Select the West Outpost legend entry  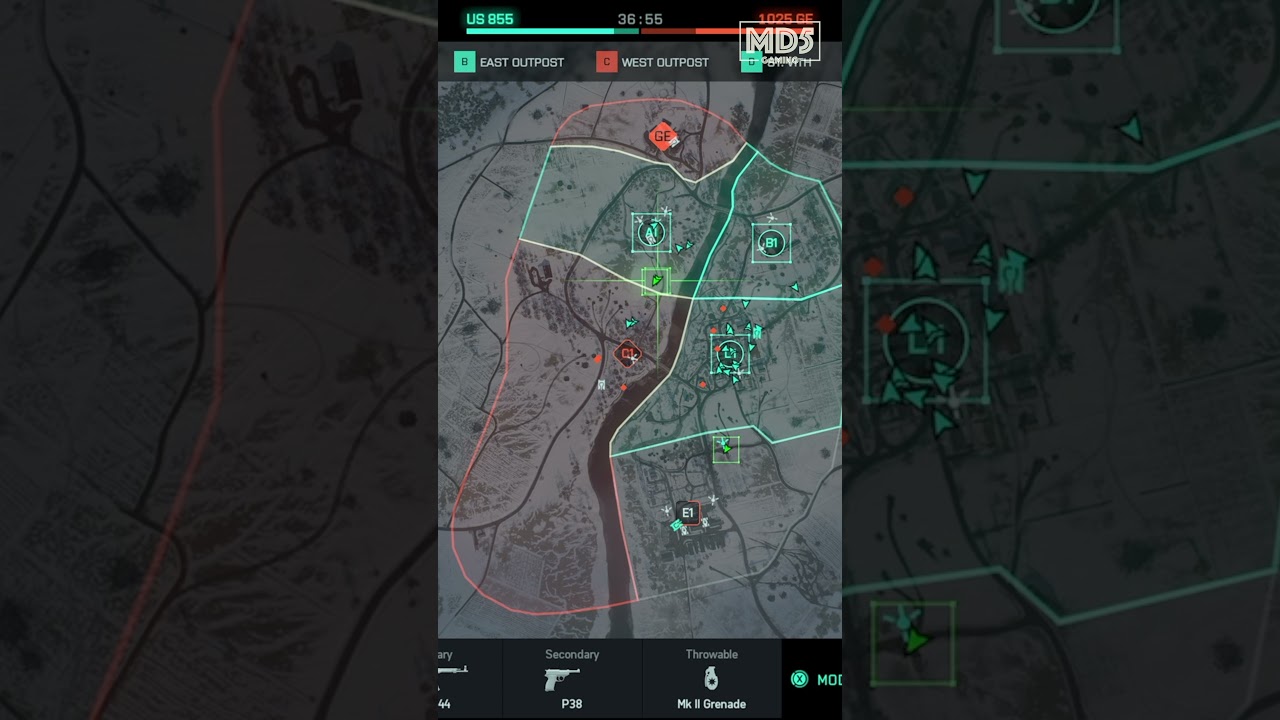[653, 62]
